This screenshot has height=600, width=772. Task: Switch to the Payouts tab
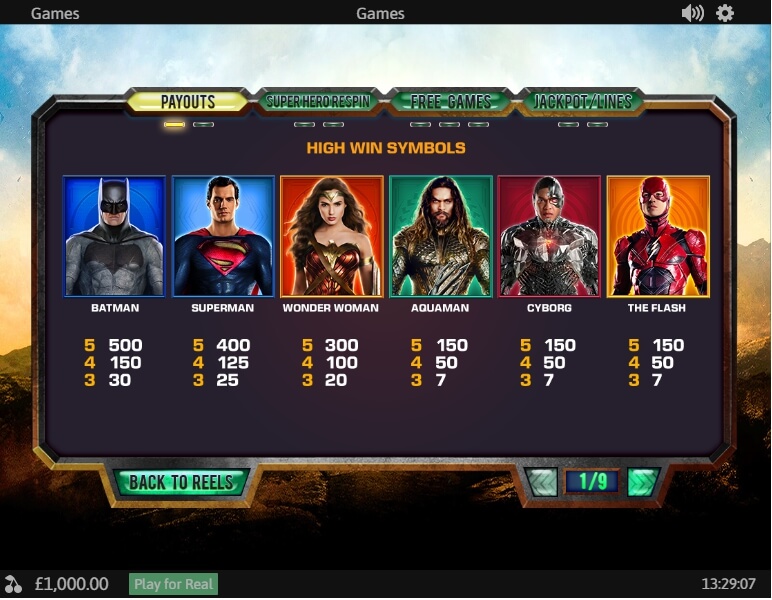tap(188, 102)
